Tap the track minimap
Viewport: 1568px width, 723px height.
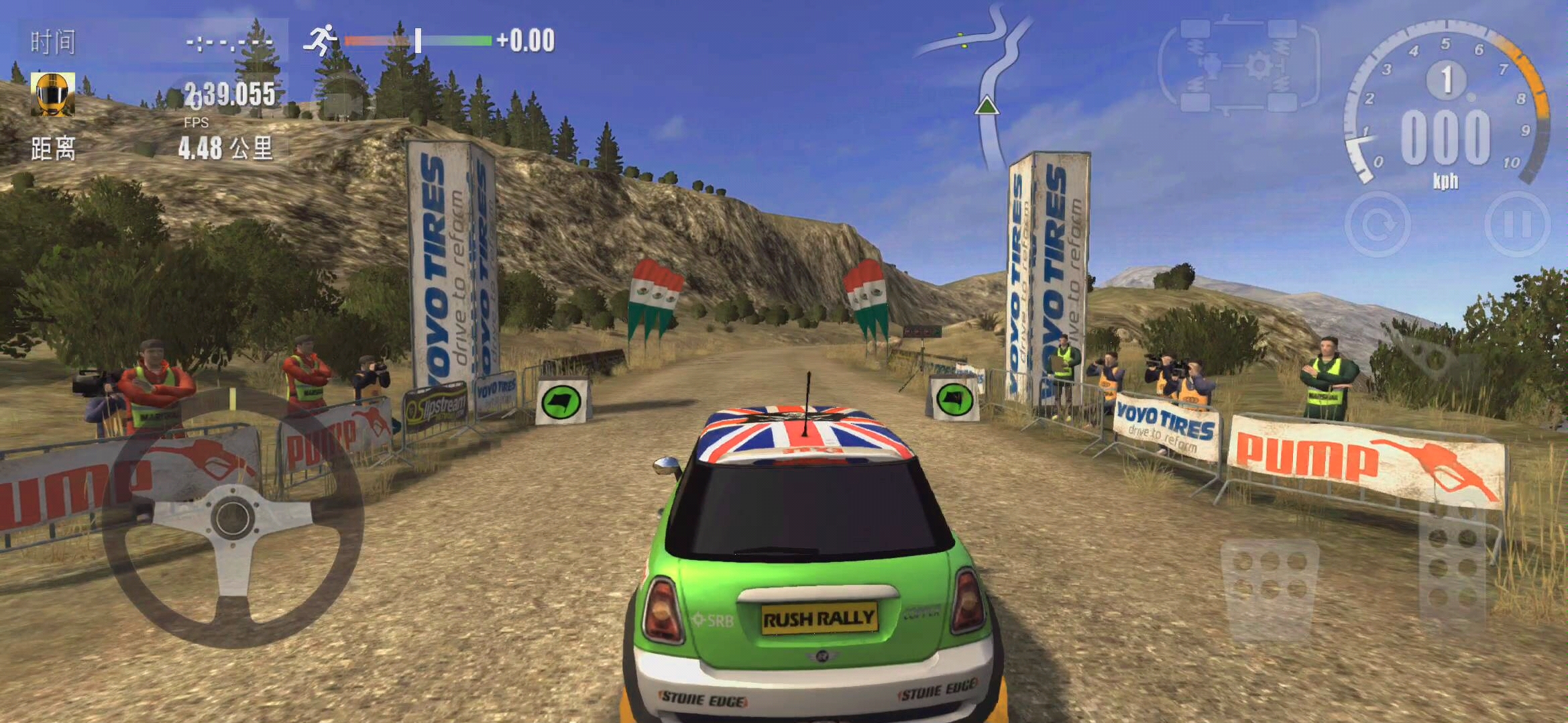pyautogui.click(x=986, y=80)
